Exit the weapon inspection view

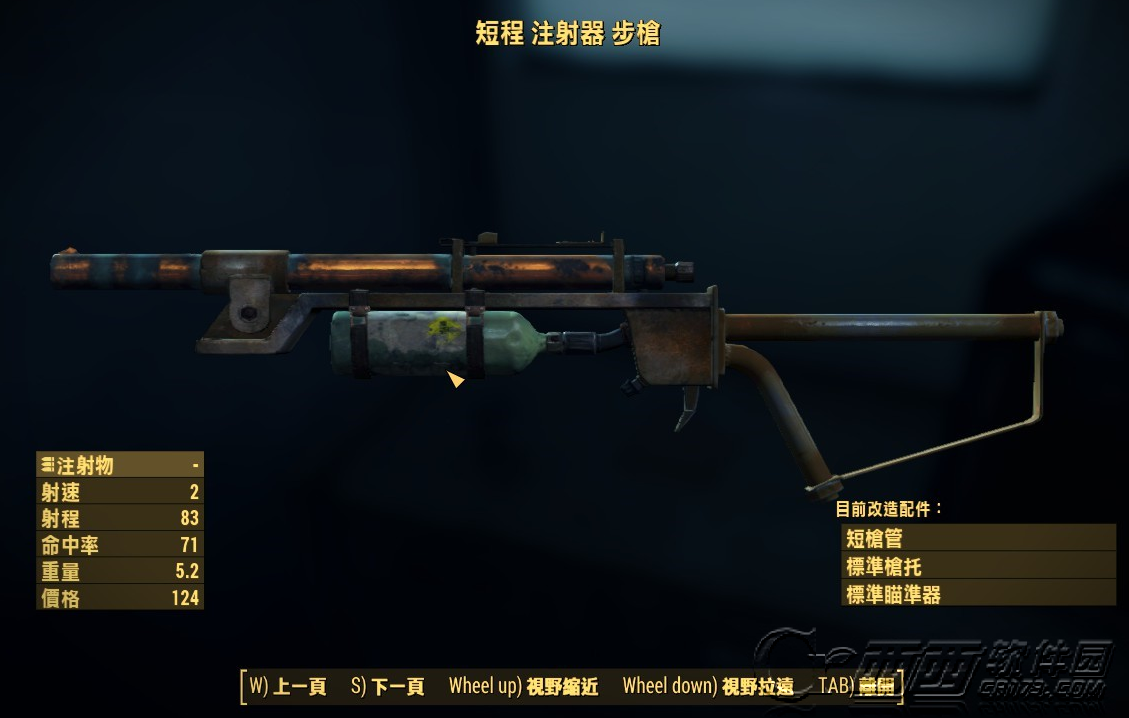pyautogui.click(x=860, y=686)
